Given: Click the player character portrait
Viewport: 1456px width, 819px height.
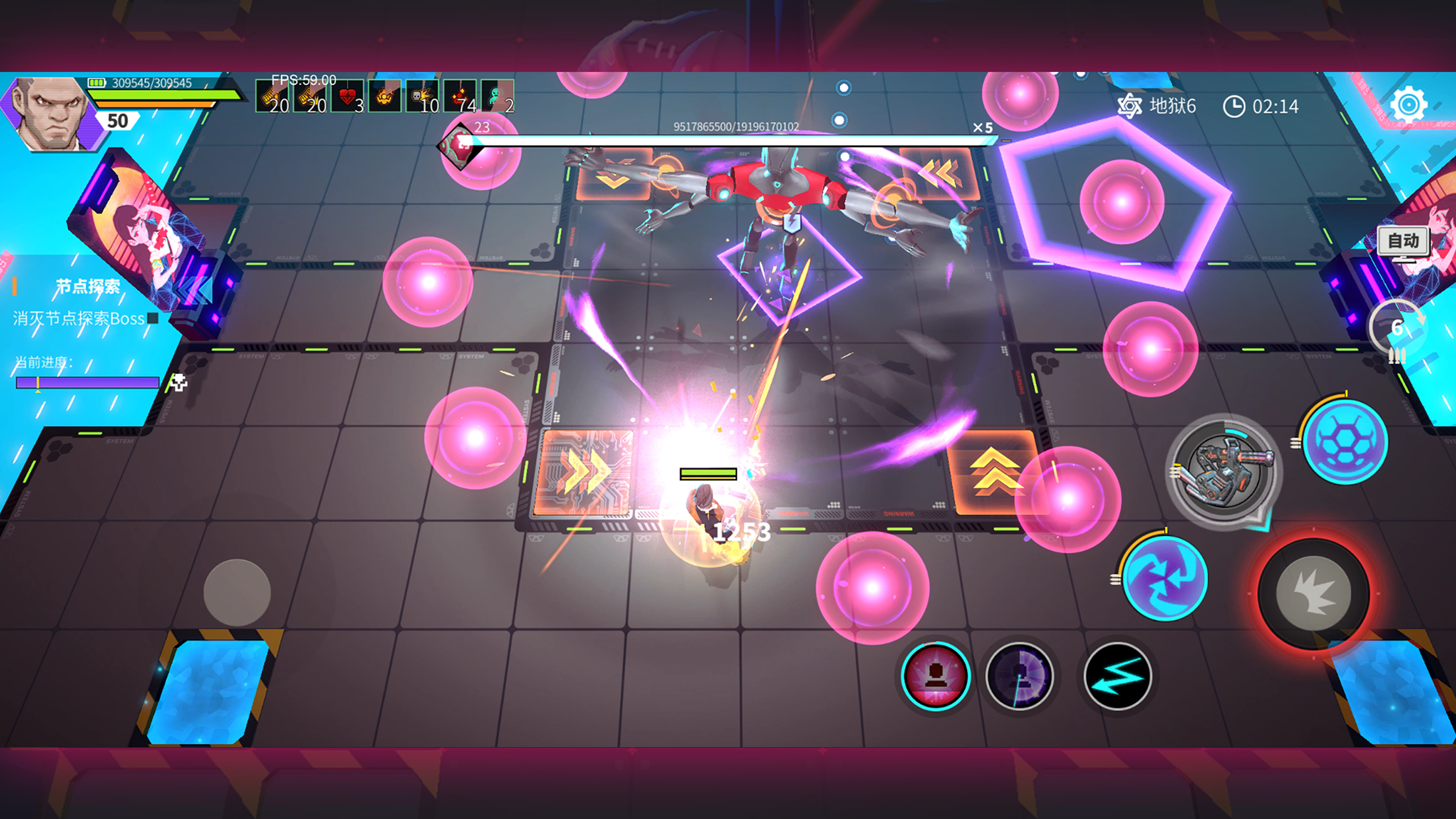Looking at the screenshot, I should (x=49, y=113).
